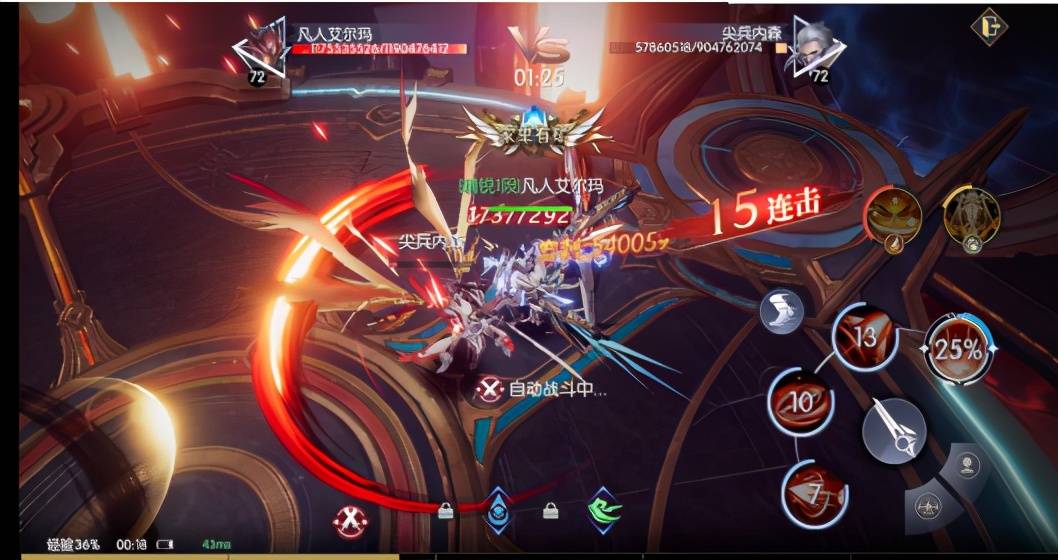This screenshot has height=560, width=1058.
Task: Activate the green wing diamond skill
Action: coord(603,509)
